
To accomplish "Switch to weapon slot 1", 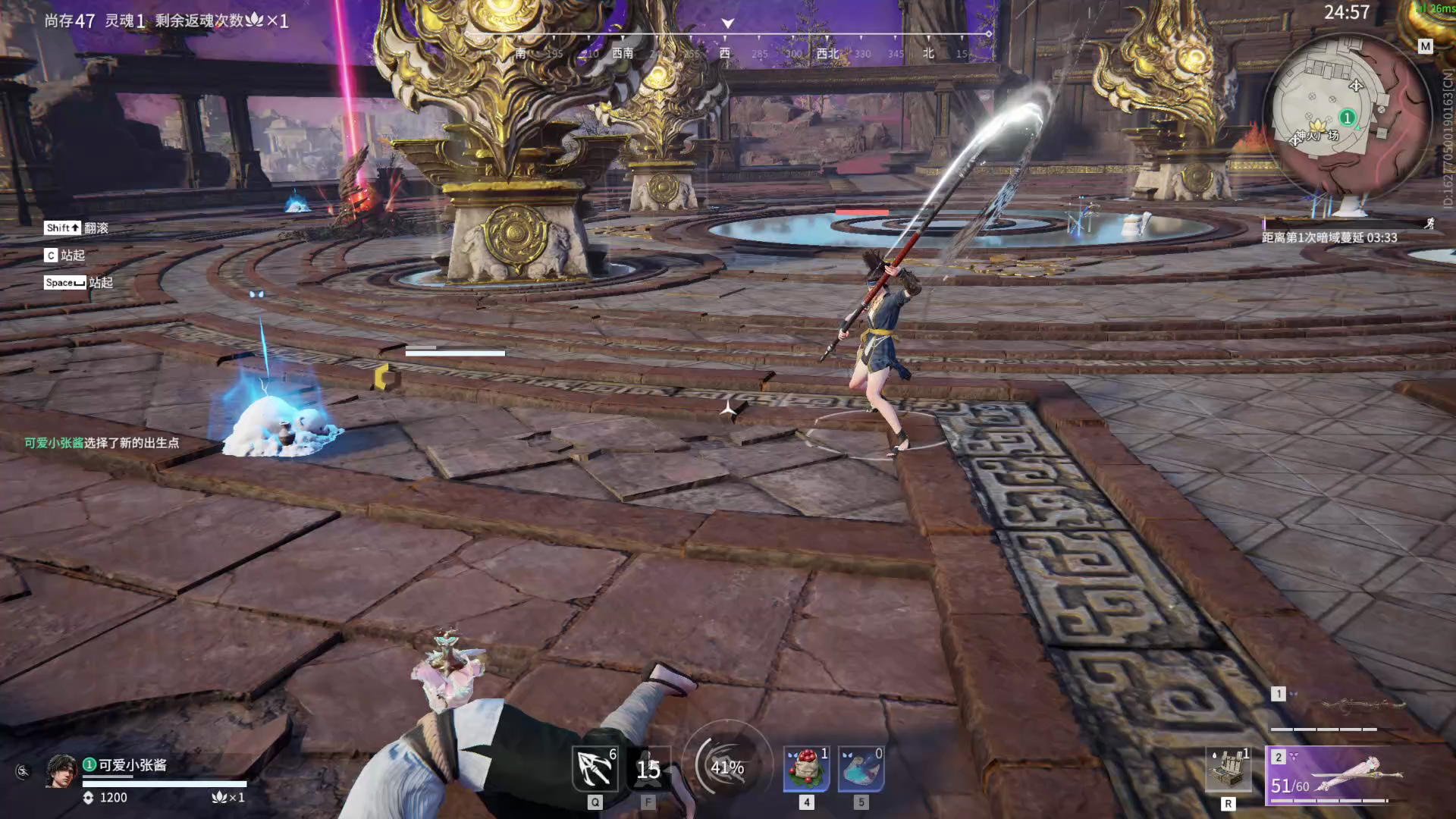I will coord(1335,709).
